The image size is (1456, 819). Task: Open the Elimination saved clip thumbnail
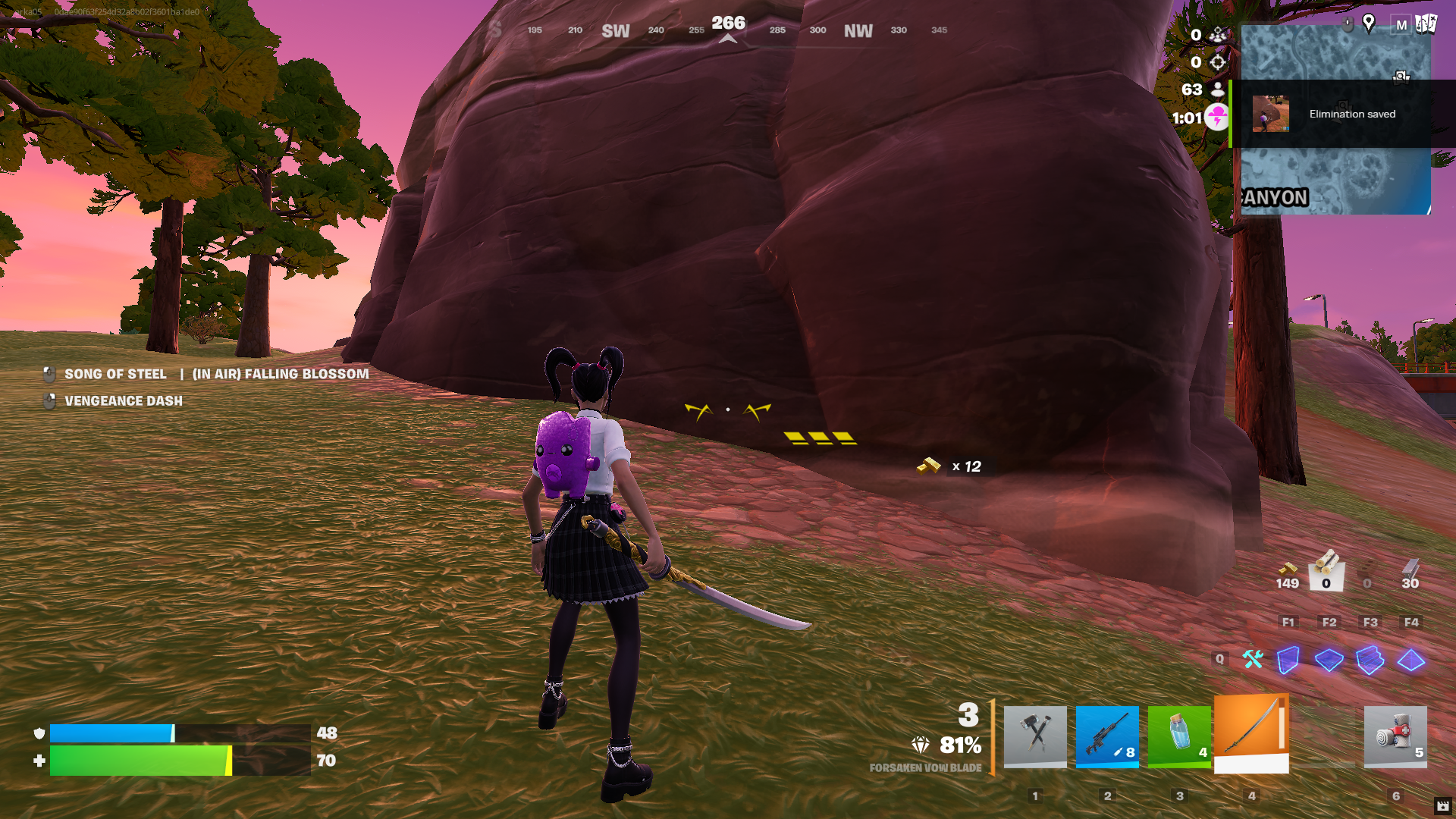1270,114
